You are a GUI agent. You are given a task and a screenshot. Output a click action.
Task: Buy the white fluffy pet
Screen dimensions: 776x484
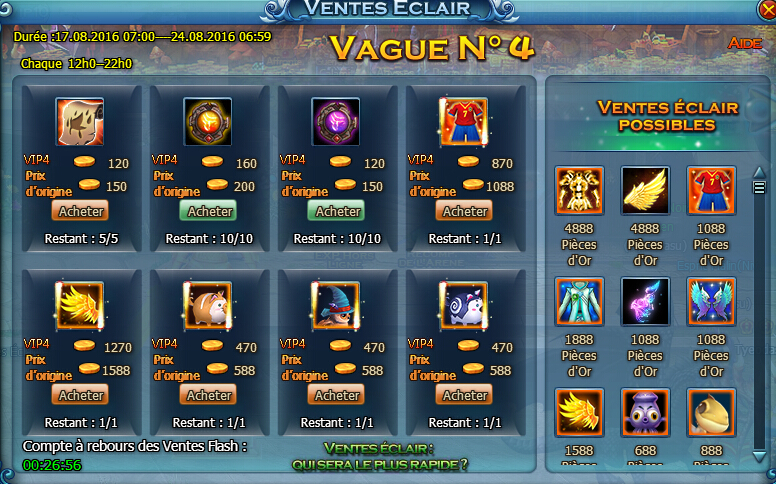coord(465,395)
